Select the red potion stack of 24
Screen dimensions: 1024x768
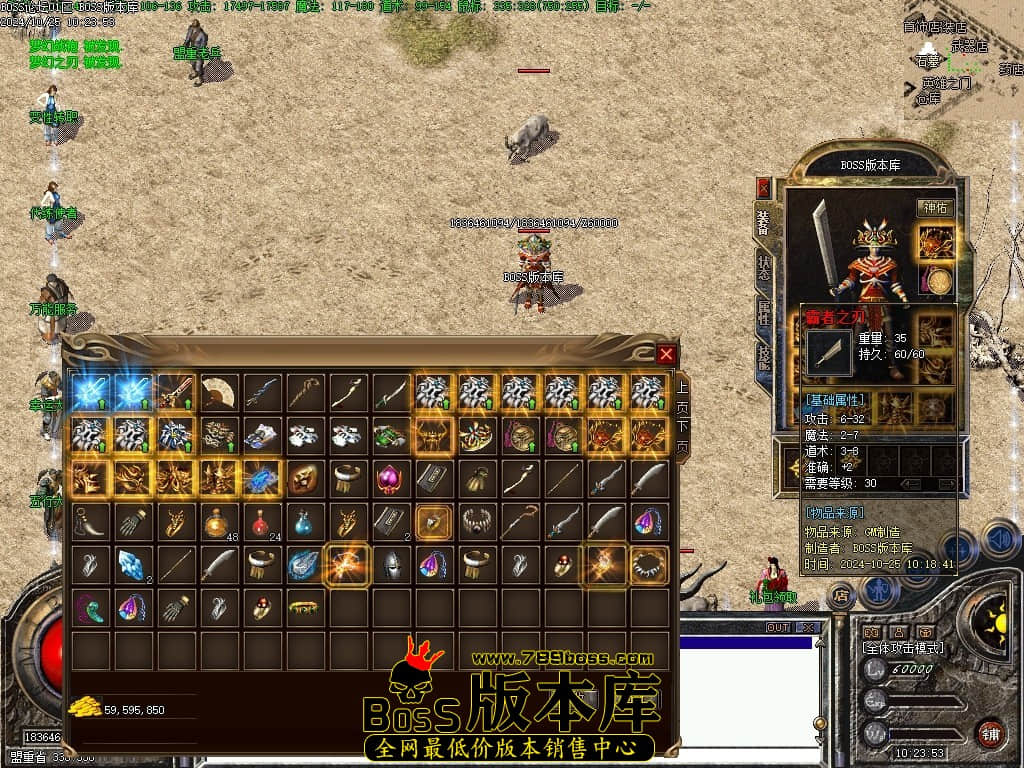(x=262, y=521)
